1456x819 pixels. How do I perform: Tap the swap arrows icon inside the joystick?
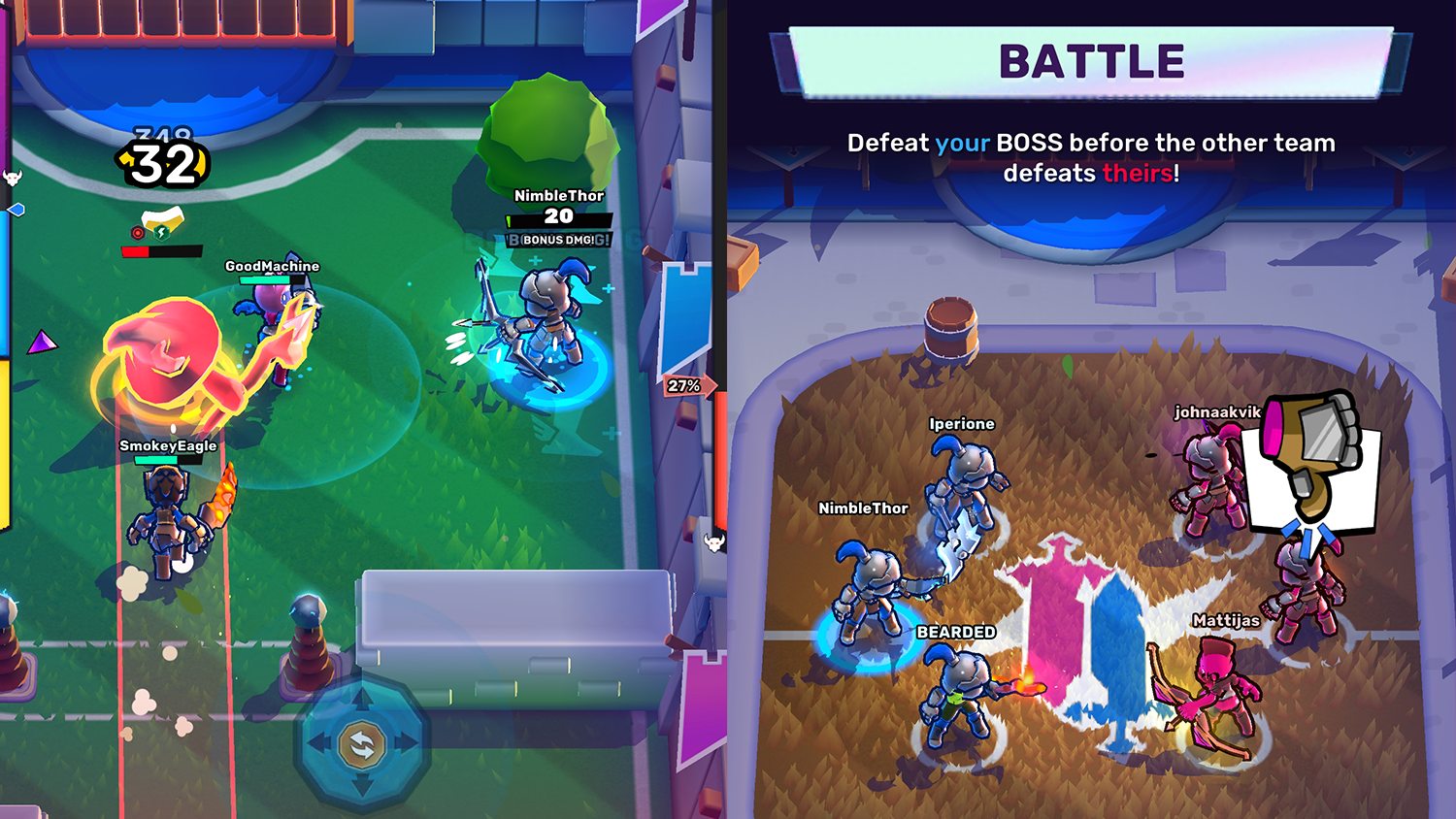[364, 742]
